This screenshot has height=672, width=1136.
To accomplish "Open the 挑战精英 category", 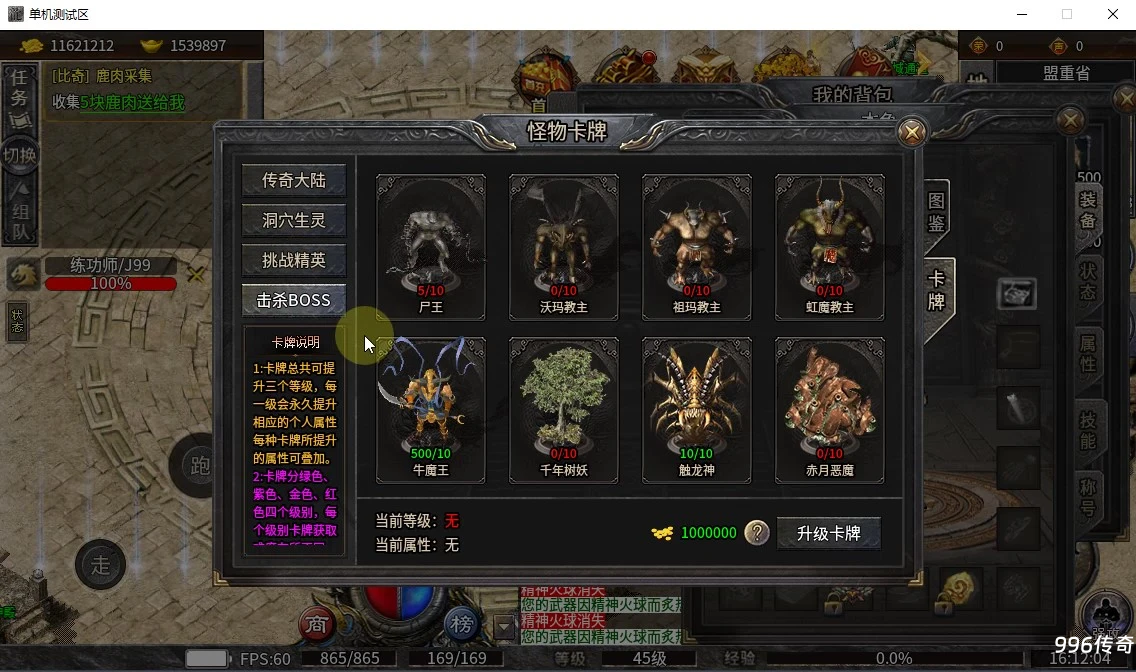I will point(293,260).
